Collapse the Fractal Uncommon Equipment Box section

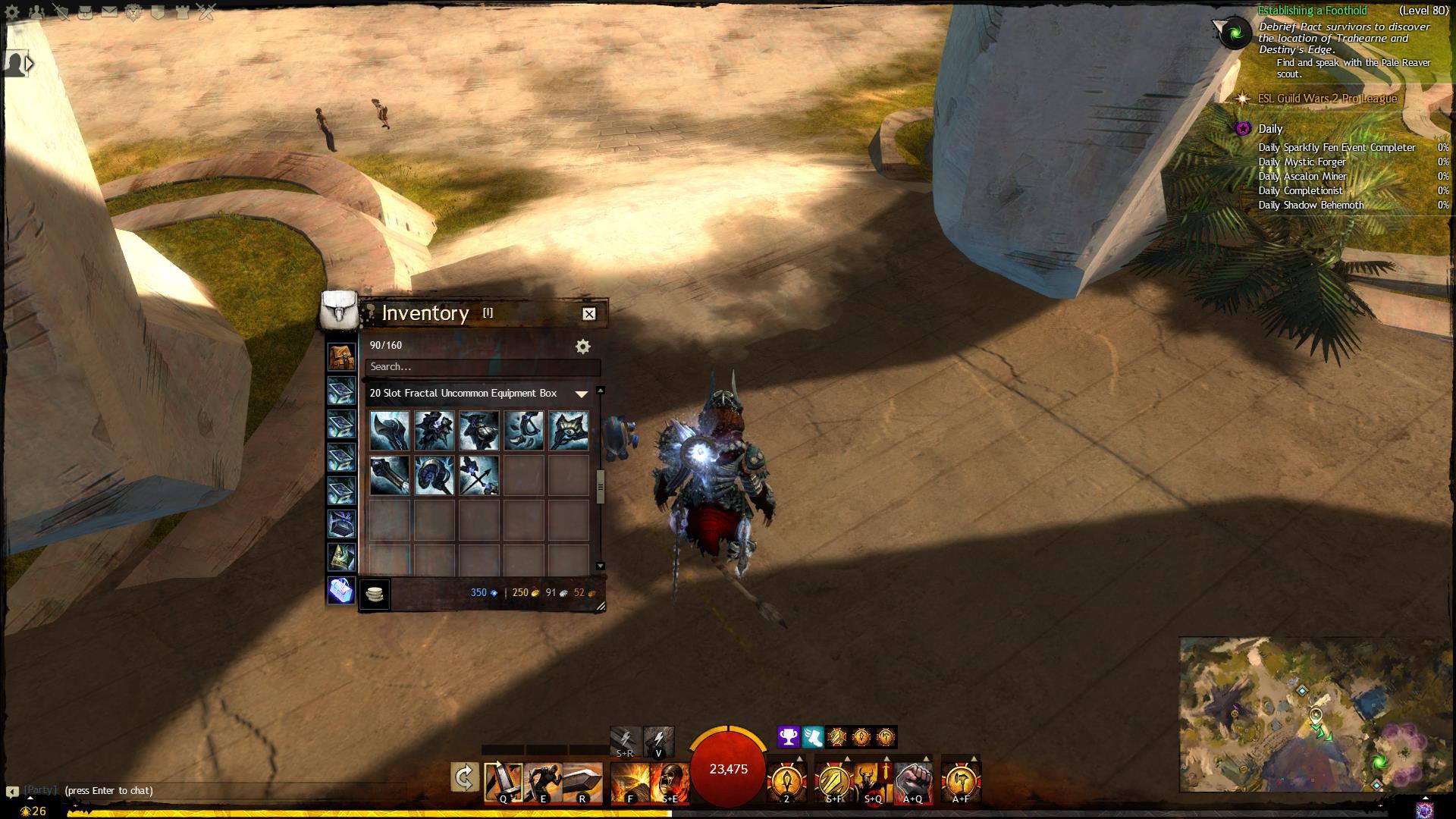pos(582,394)
